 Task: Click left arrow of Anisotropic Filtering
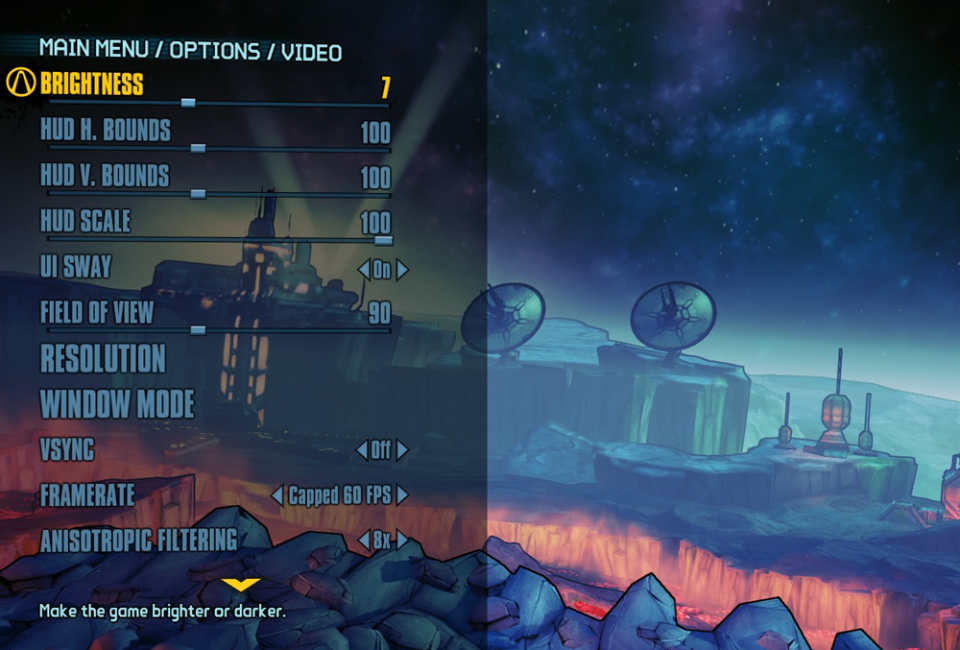pos(363,541)
